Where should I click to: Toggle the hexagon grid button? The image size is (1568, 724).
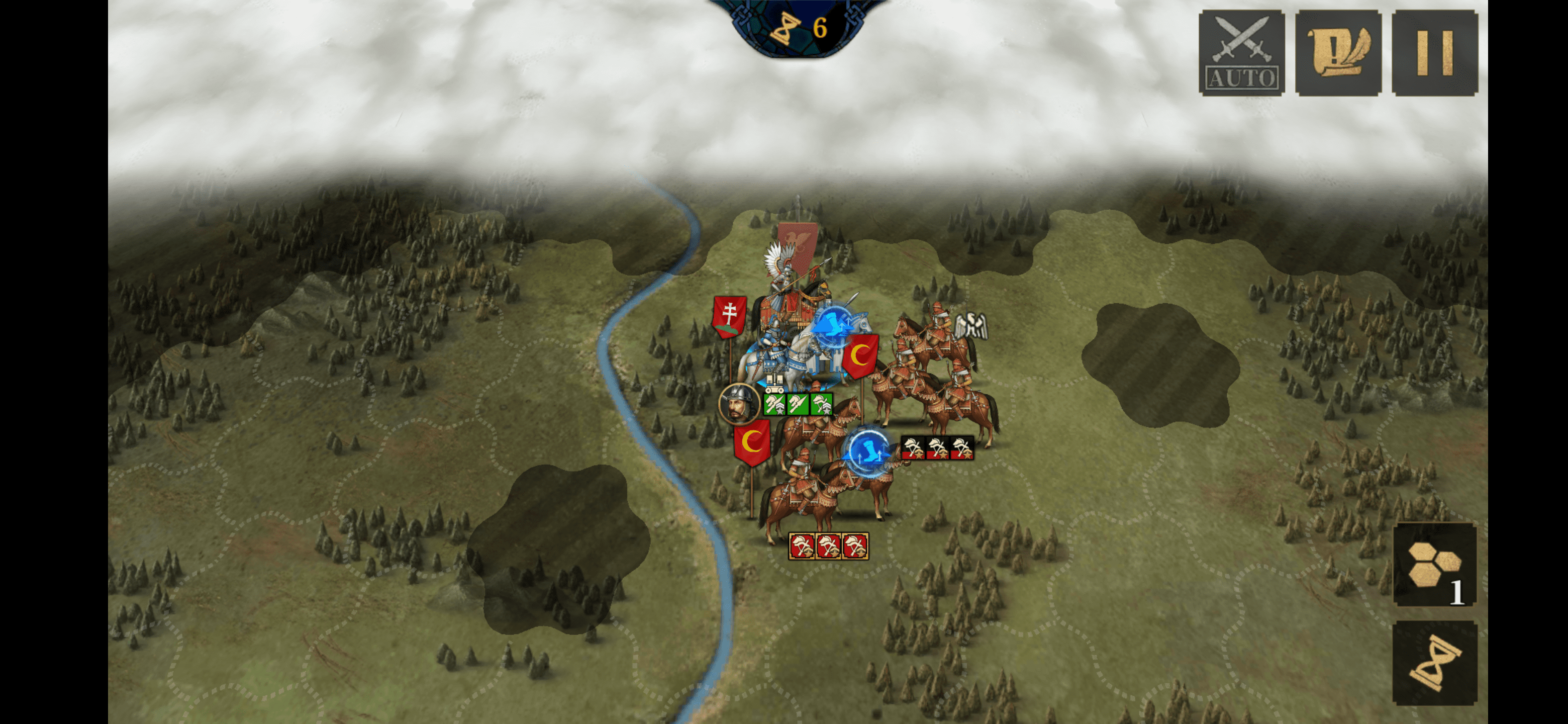(1435, 565)
